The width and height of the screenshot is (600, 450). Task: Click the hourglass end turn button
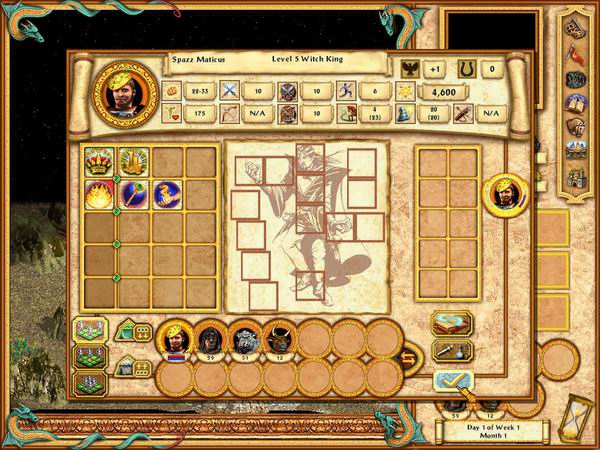click(578, 422)
